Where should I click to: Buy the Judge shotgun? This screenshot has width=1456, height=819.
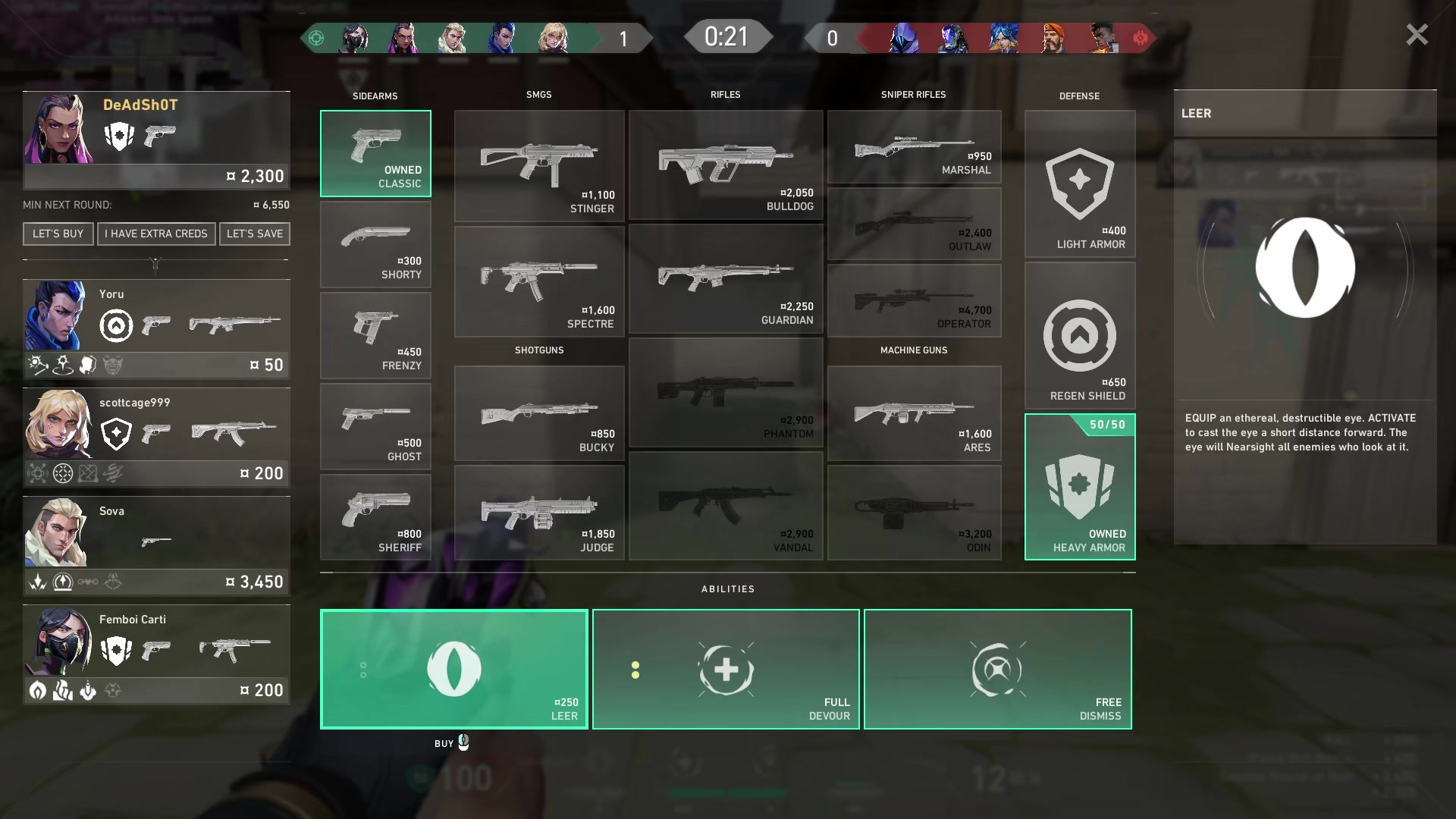tap(539, 513)
